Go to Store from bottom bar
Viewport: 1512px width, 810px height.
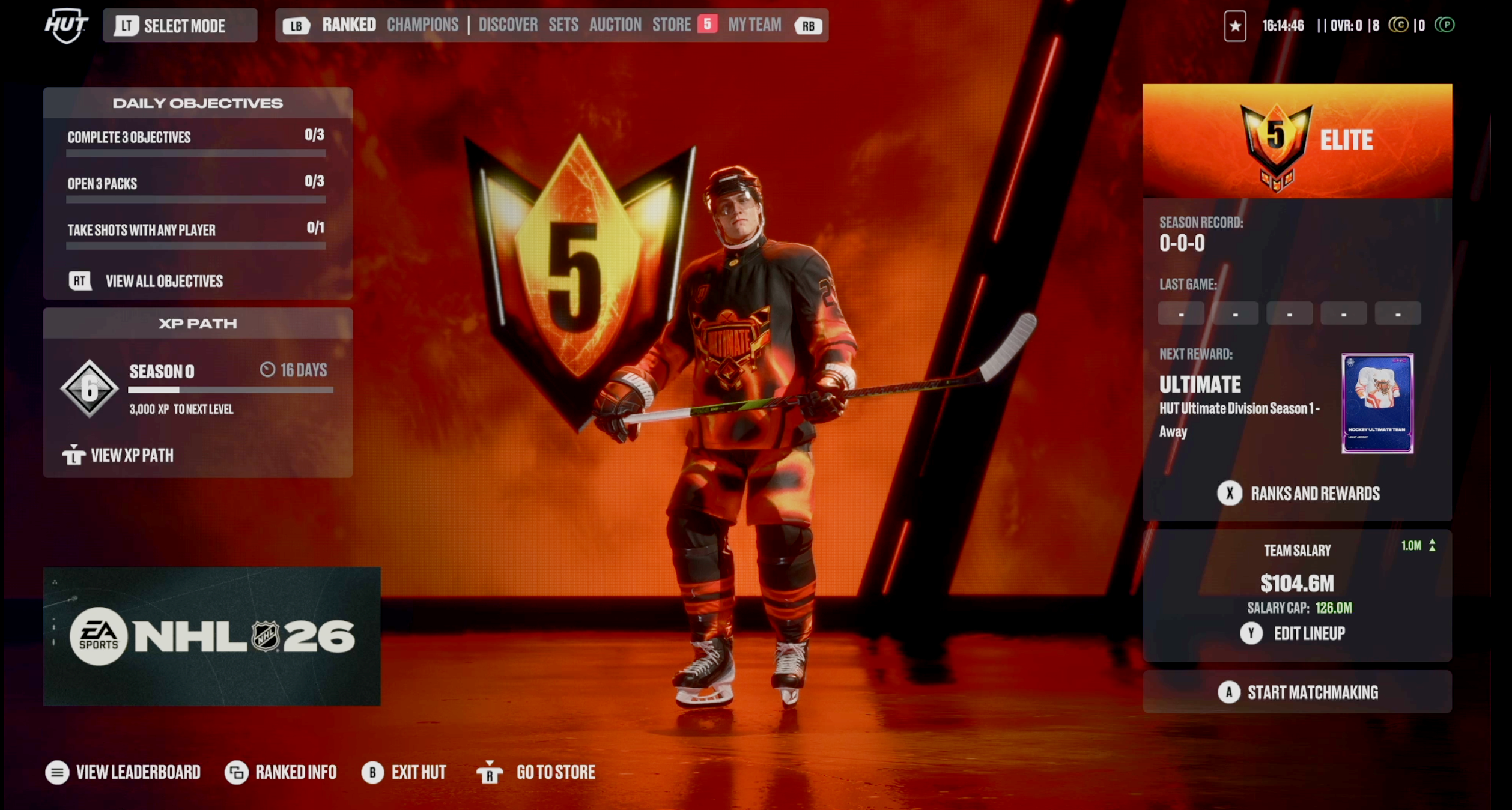pos(555,772)
